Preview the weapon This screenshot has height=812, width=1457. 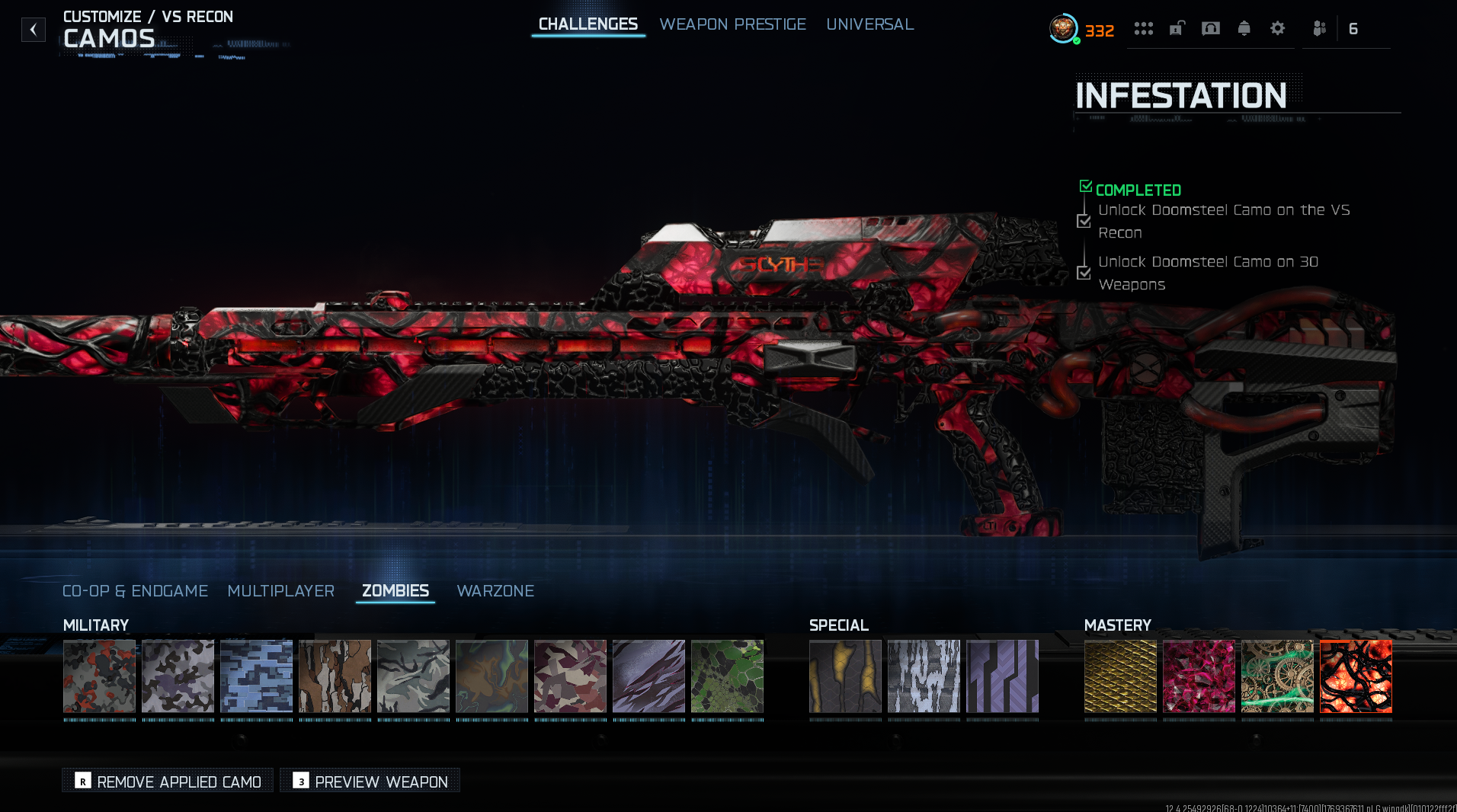[370, 782]
